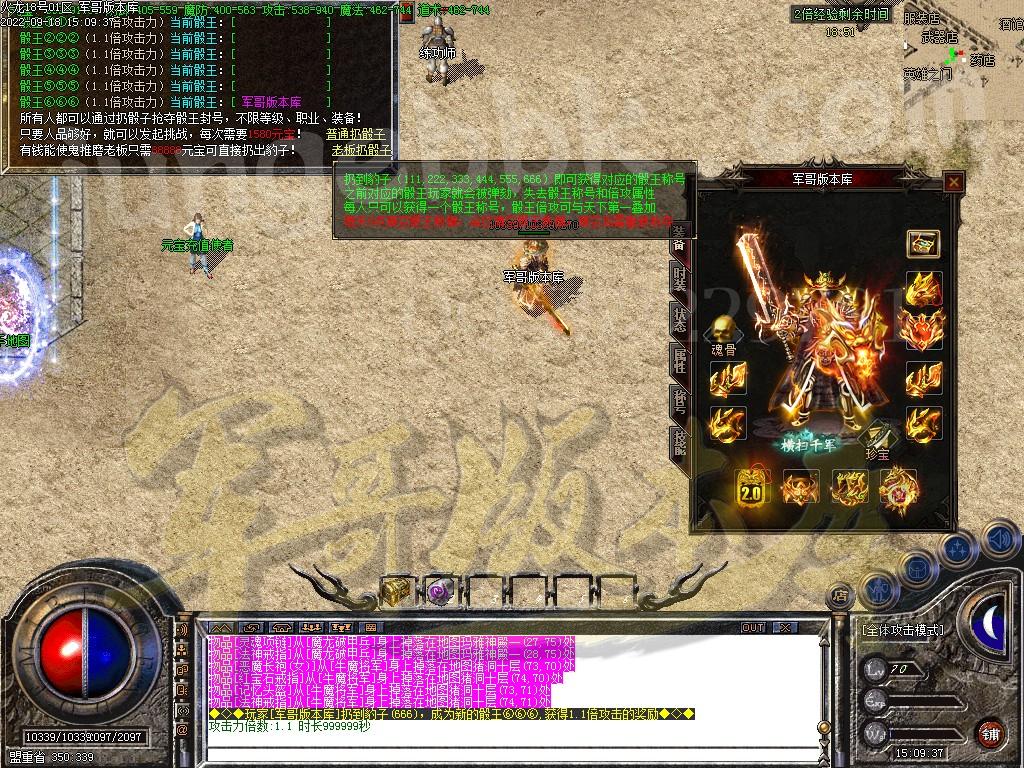Image resolution: width=1024 pixels, height=768 pixels.
Task: Select the 魂骨 skull equipment slot
Action: click(x=724, y=331)
